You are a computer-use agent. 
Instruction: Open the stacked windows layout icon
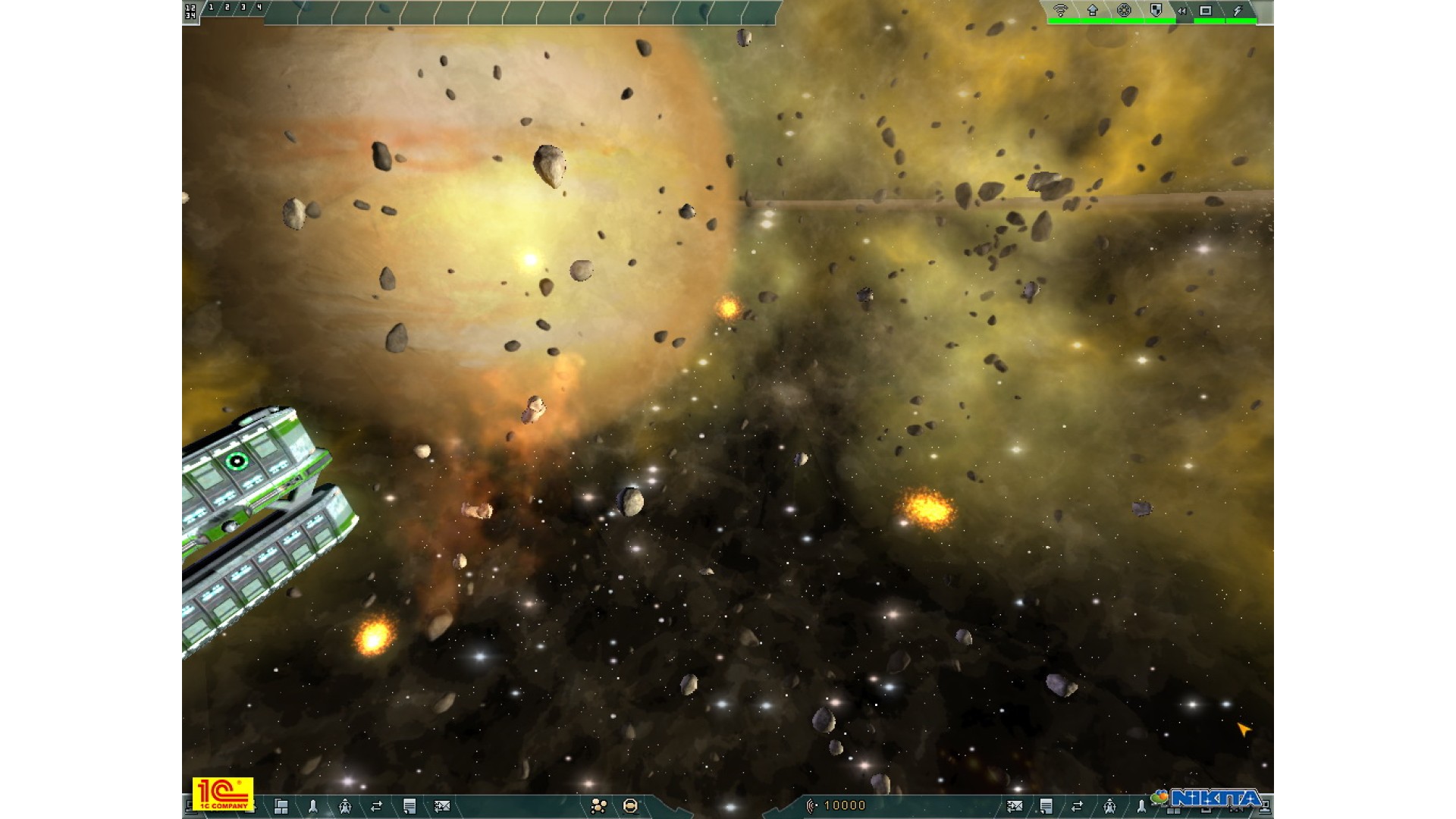click(281, 806)
